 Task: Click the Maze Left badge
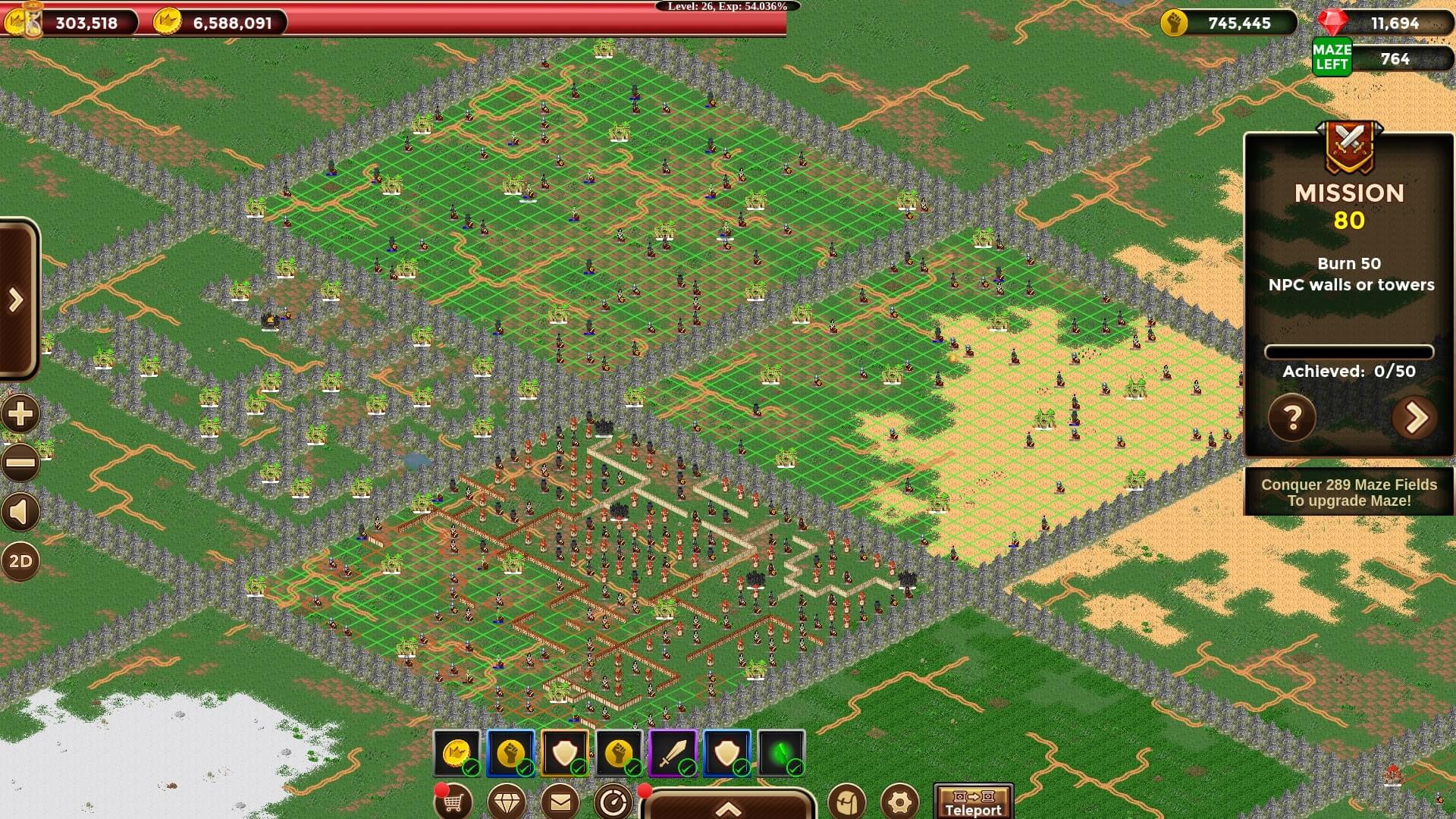(1332, 57)
